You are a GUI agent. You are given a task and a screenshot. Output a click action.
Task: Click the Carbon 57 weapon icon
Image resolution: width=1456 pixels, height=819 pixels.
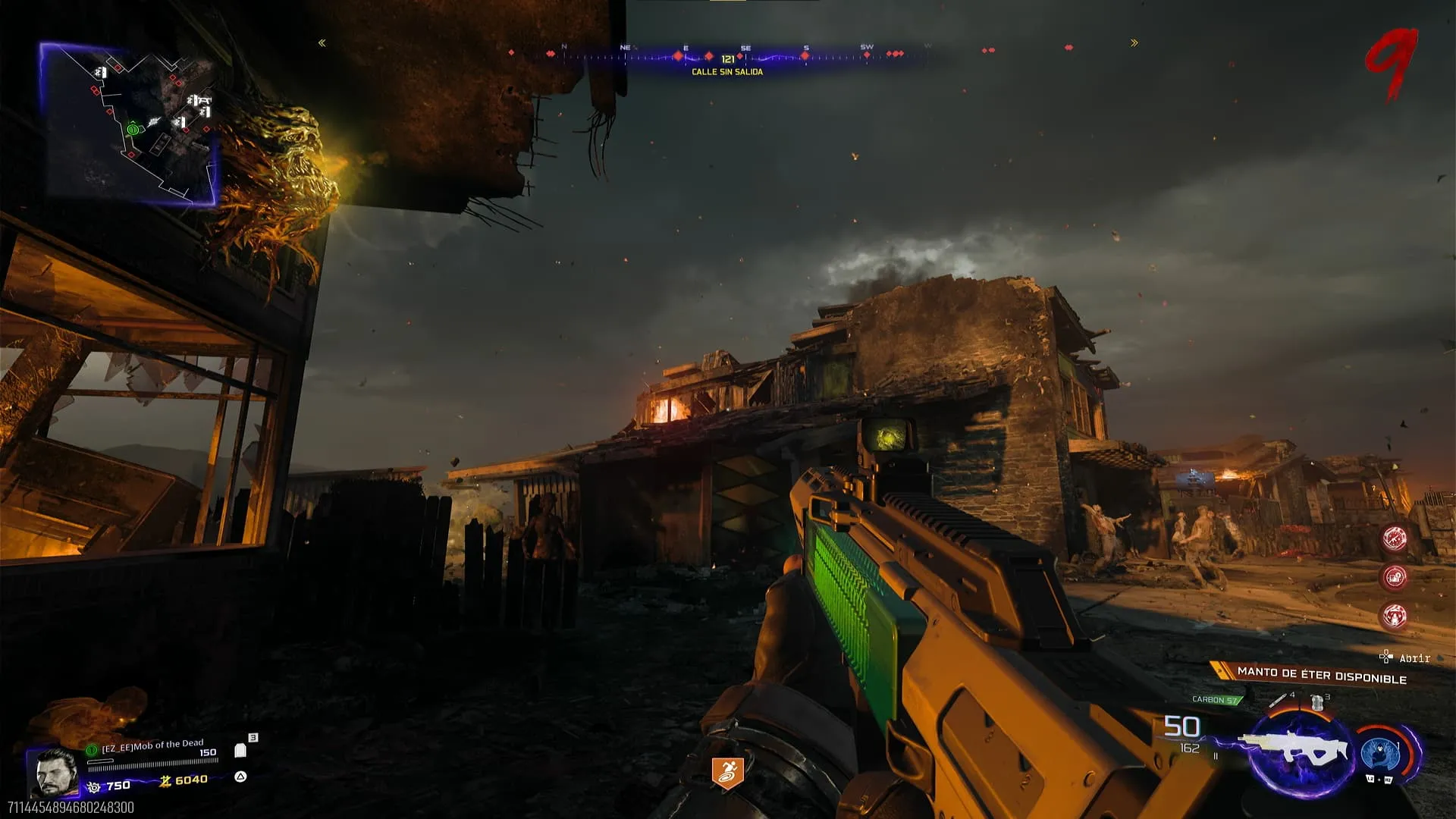[1298, 751]
